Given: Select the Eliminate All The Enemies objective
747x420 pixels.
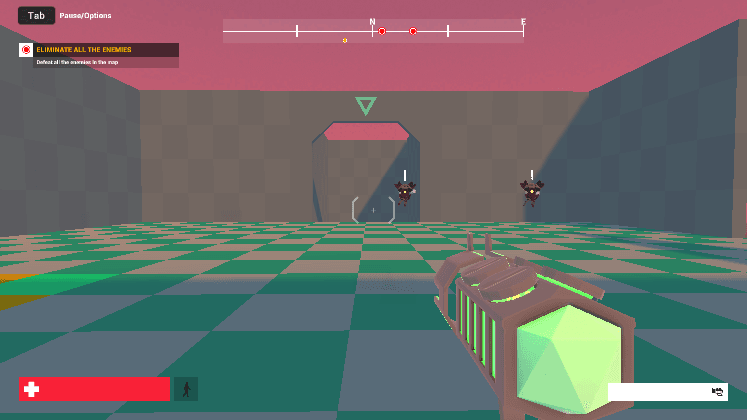Looking at the screenshot, I should click(98, 50).
